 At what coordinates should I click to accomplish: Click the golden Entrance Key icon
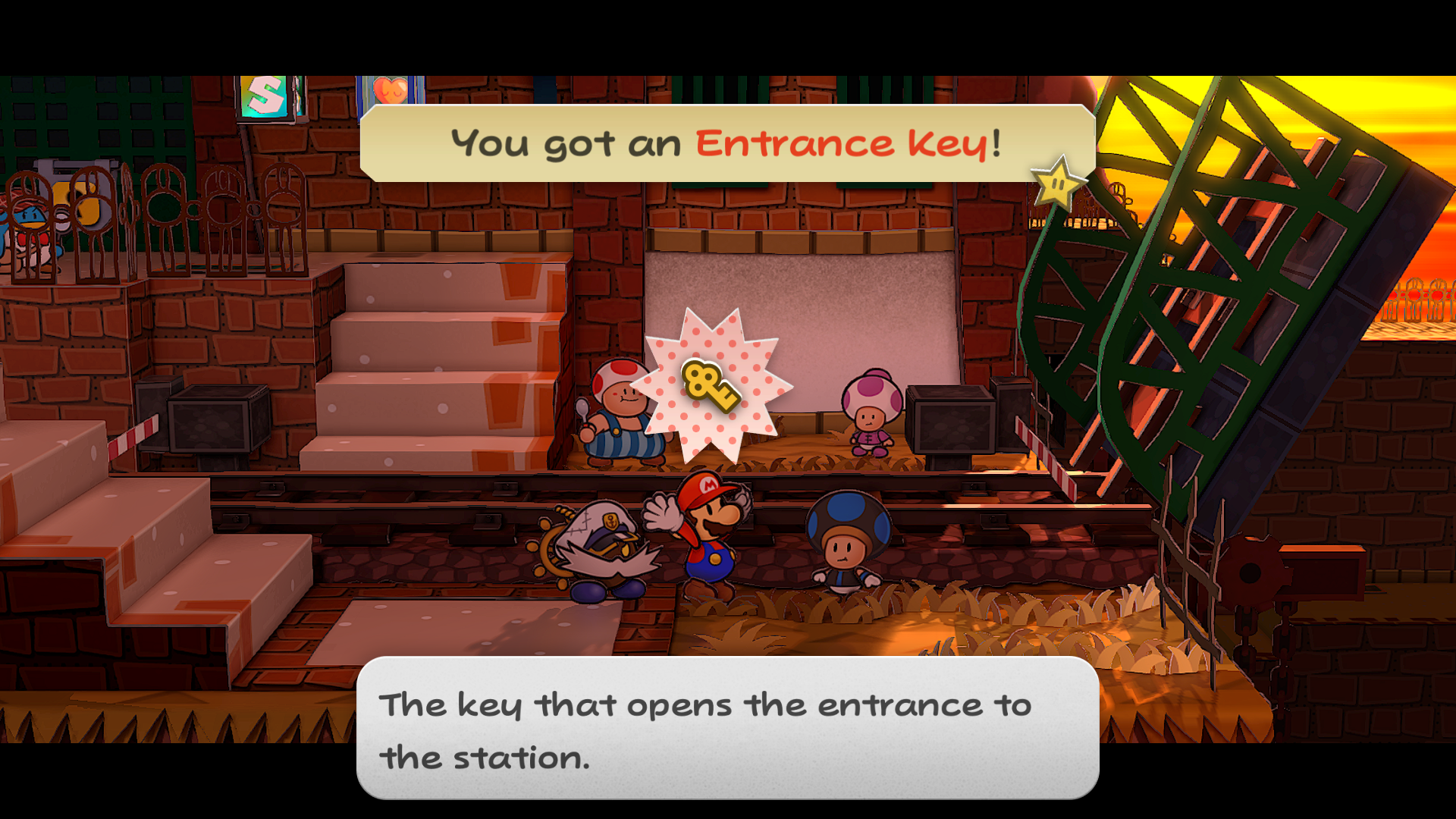coord(711,388)
